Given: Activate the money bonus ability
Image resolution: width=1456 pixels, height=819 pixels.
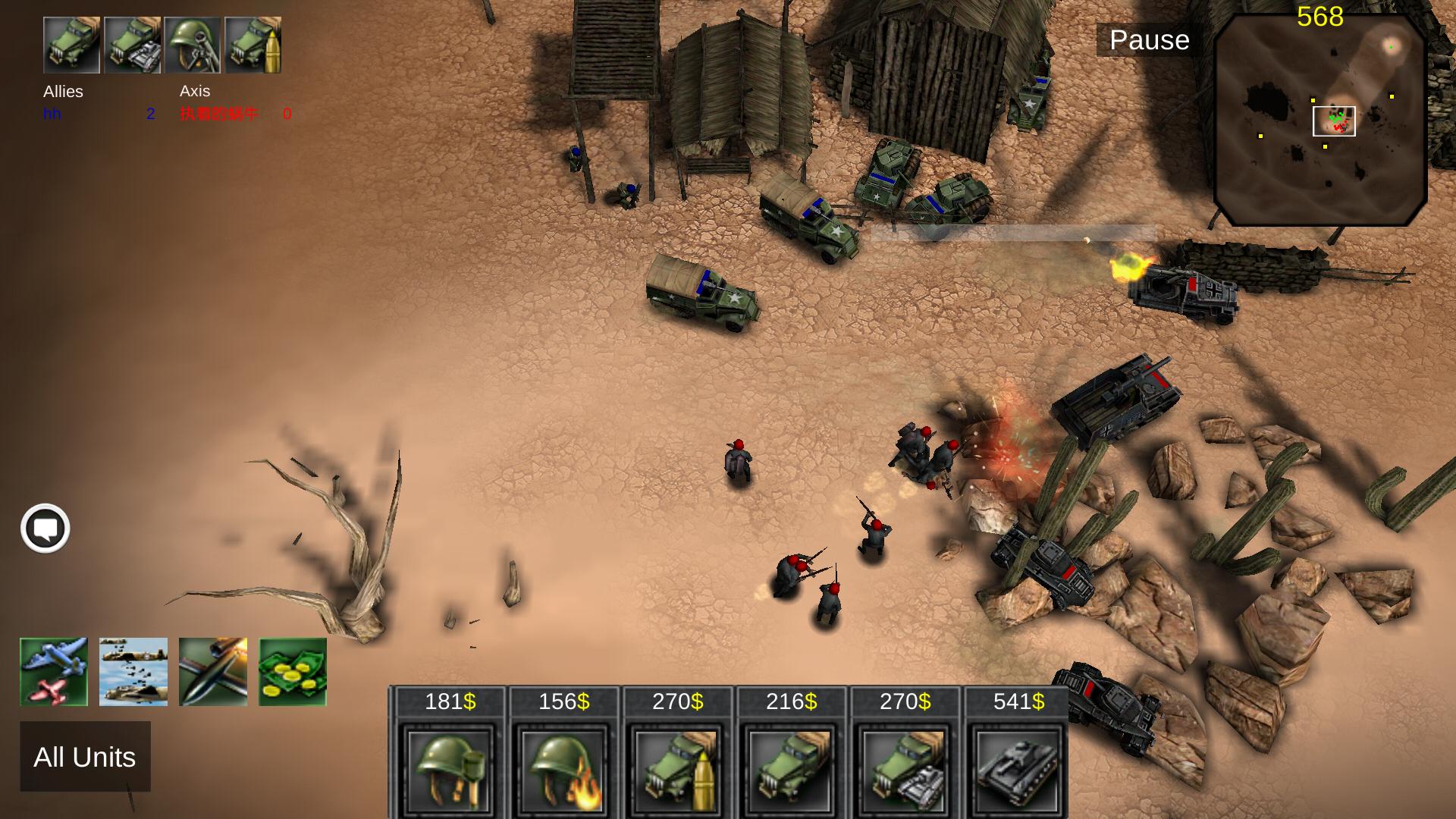Looking at the screenshot, I should (x=293, y=672).
